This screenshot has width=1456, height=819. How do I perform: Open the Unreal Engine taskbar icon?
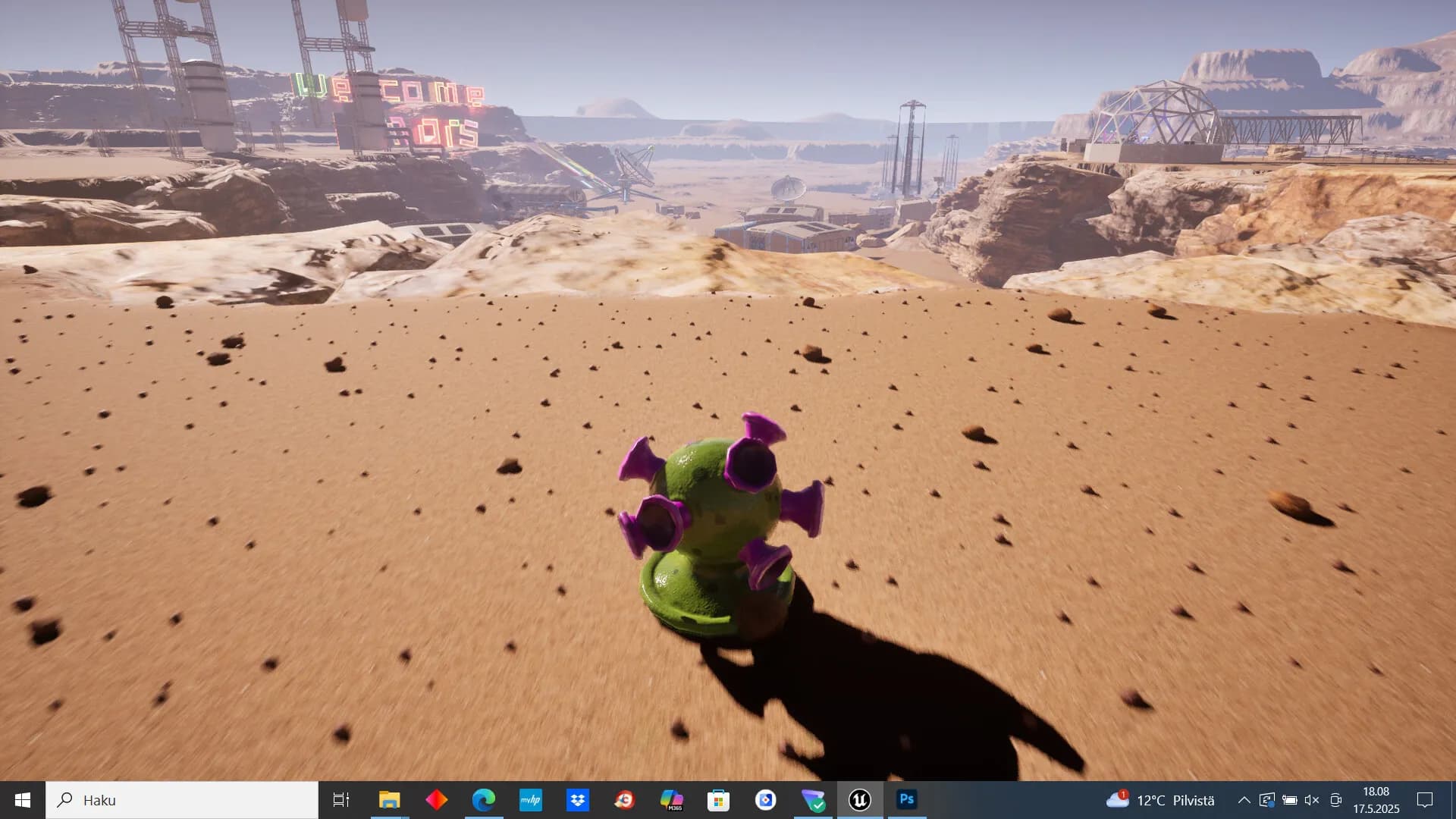point(859,800)
